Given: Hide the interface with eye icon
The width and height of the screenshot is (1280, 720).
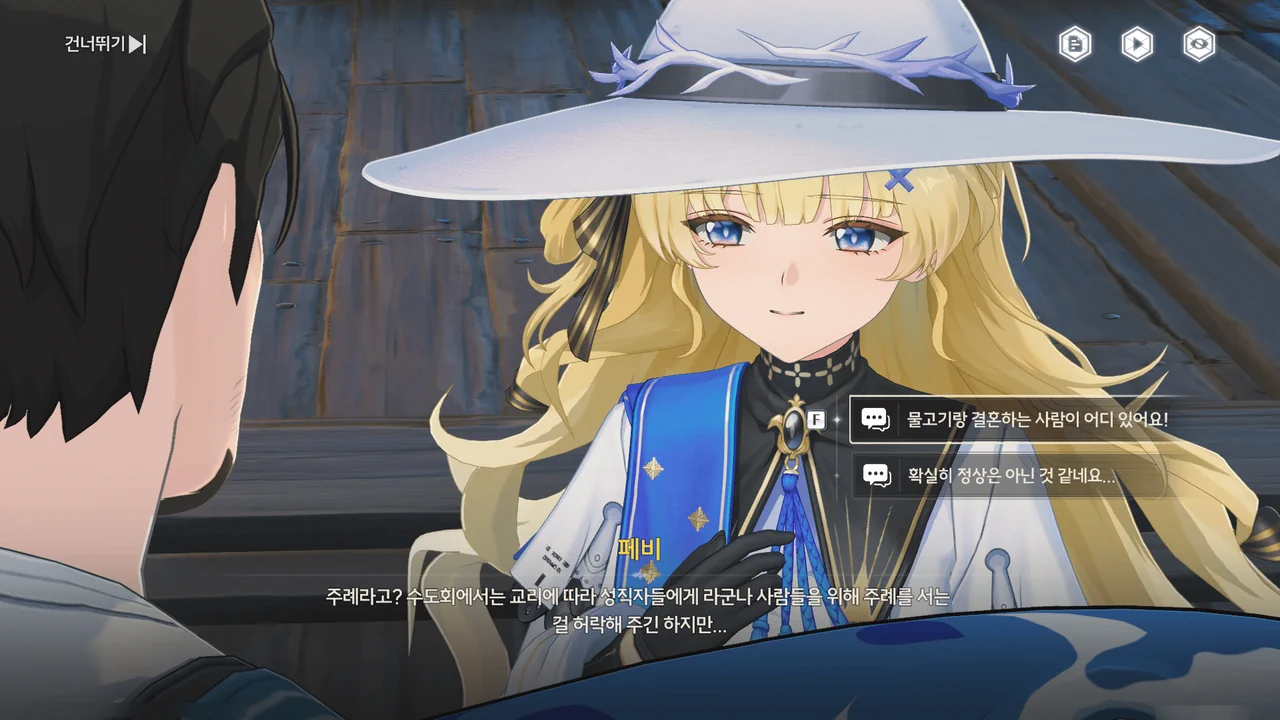Looking at the screenshot, I should (x=1199, y=44).
